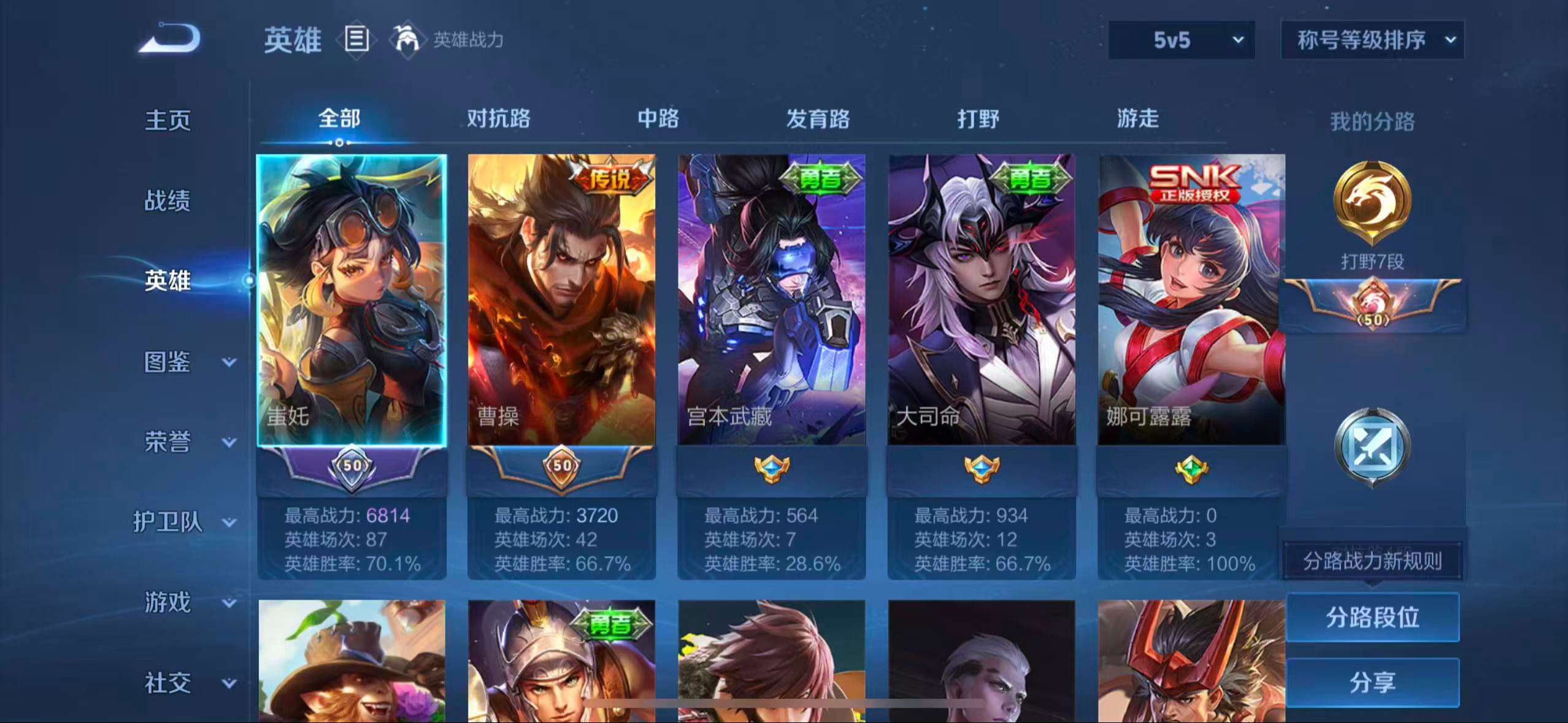The height and width of the screenshot is (723, 1568).
Task: Open the 称号等级排序 sorting dropdown
Action: (x=1372, y=39)
